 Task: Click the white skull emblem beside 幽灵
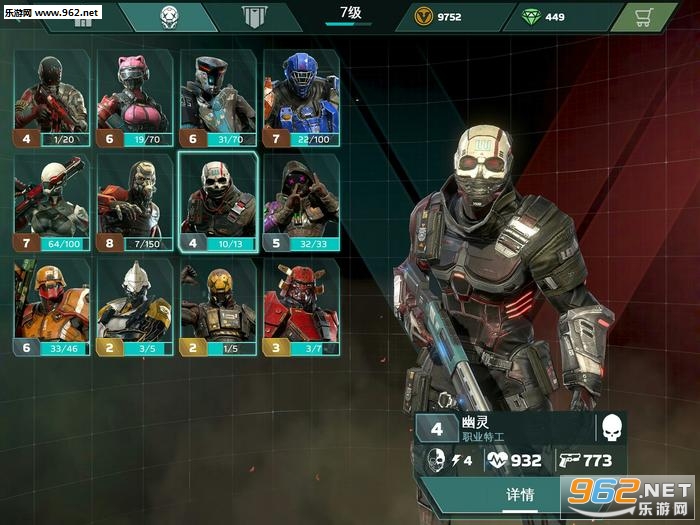coord(610,428)
